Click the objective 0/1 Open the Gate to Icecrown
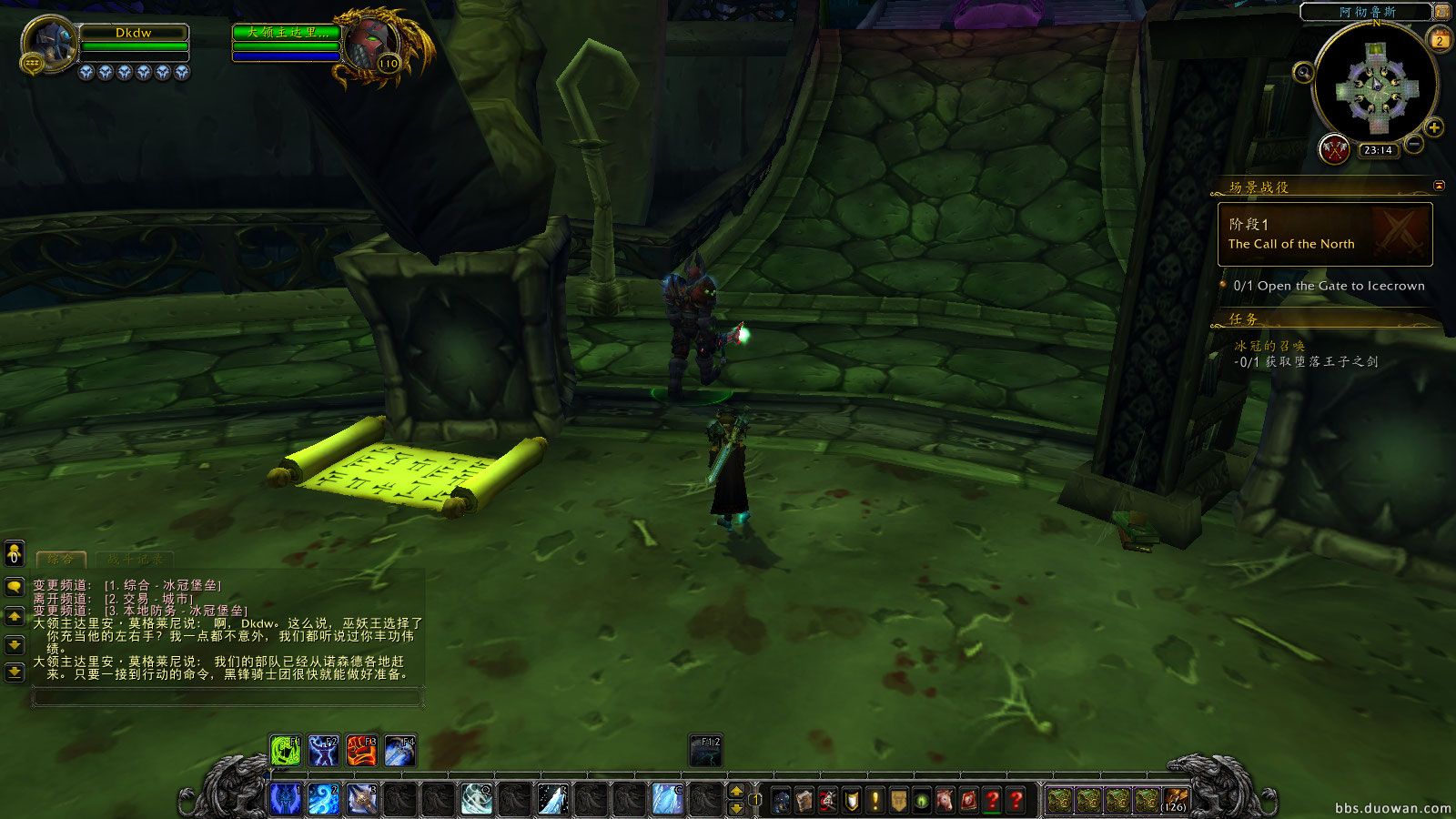 pos(1329,285)
